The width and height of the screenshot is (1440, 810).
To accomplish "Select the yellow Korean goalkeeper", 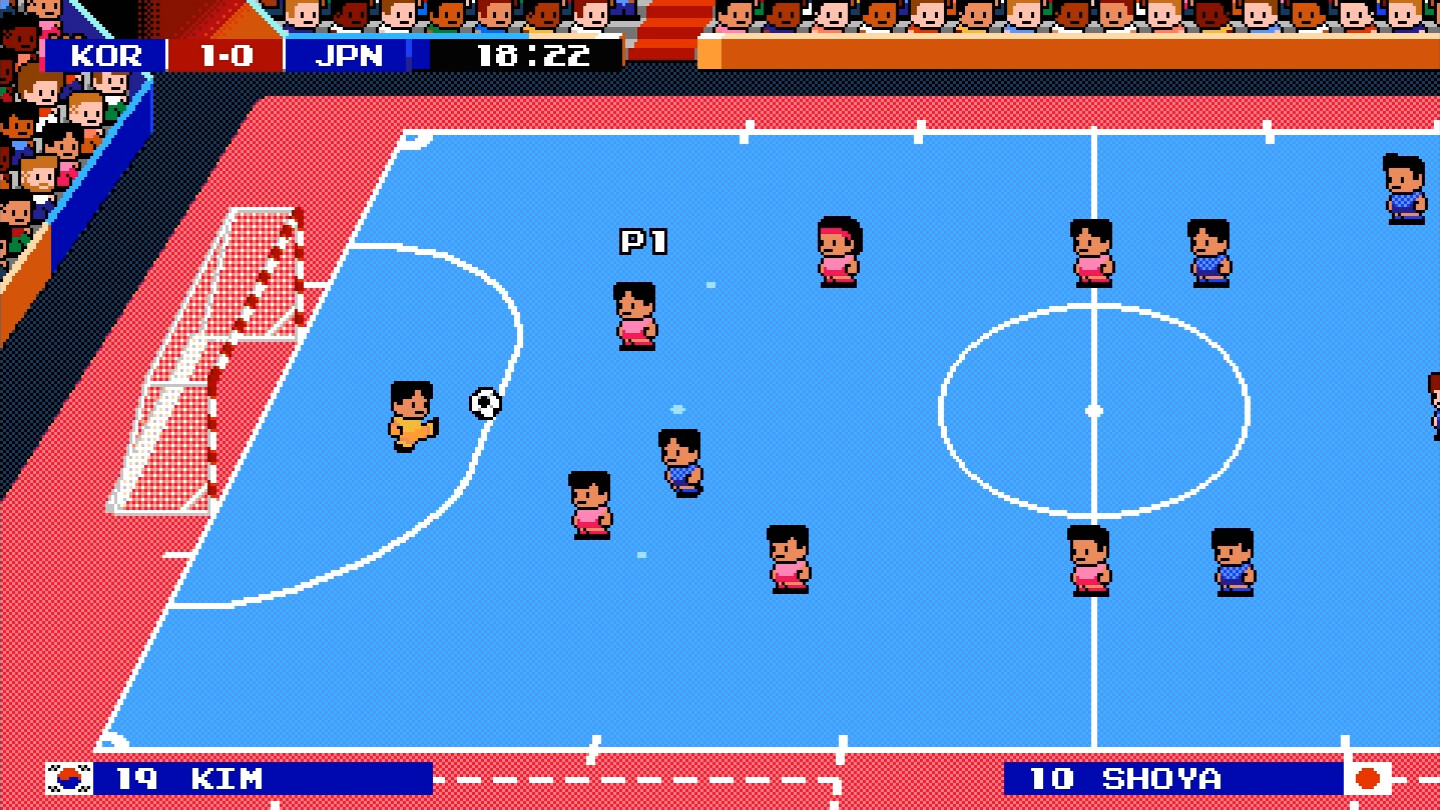I will [x=411, y=410].
